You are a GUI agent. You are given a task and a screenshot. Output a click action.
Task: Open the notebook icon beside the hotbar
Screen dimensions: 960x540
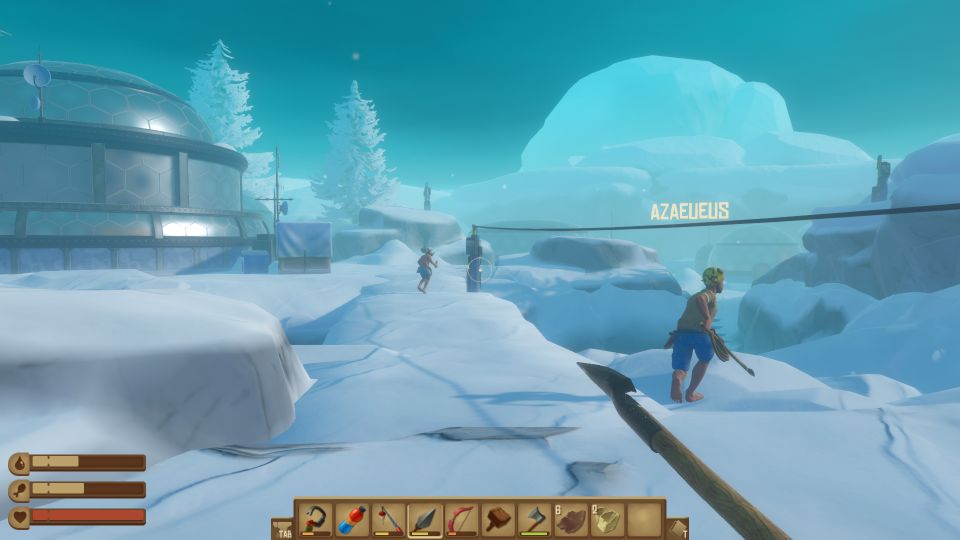(677, 527)
